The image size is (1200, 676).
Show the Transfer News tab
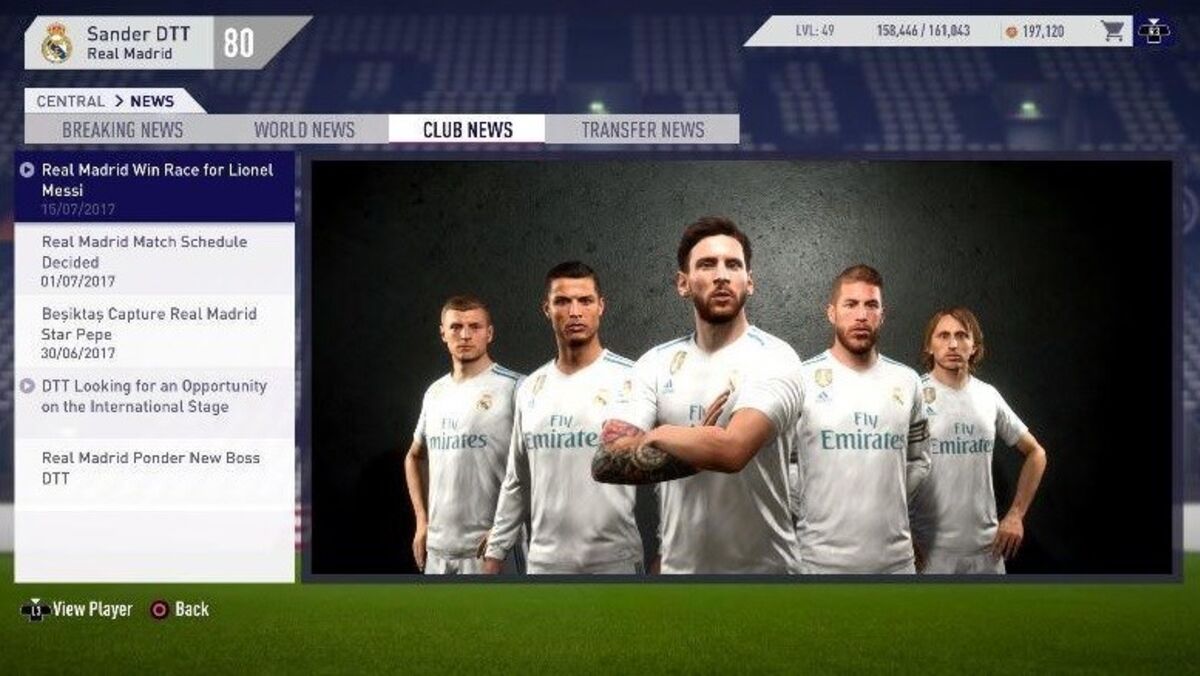(x=642, y=130)
